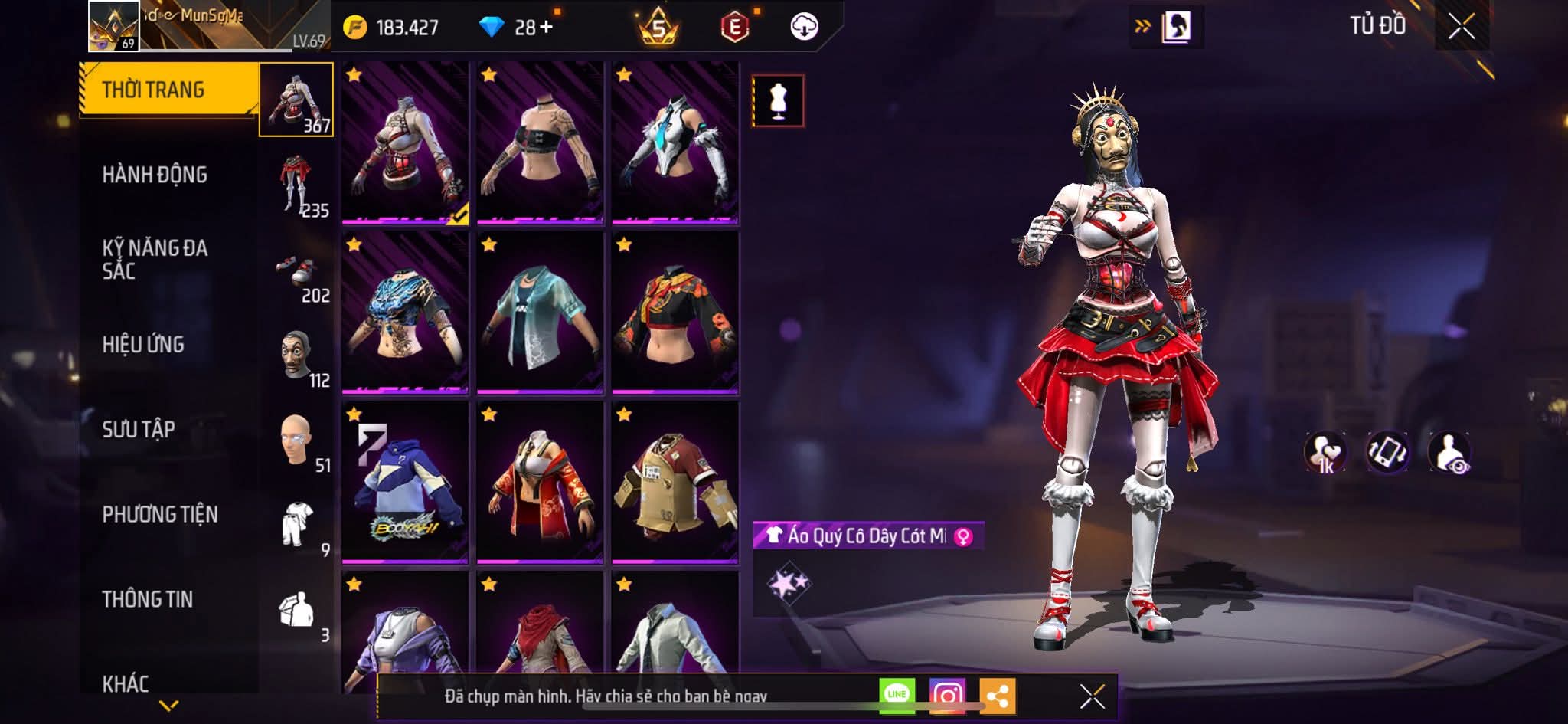This screenshot has width=1568, height=724.
Task: Switch to the HÀNH ĐỘNG tab
Action: pyautogui.click(x=155, y=175)
